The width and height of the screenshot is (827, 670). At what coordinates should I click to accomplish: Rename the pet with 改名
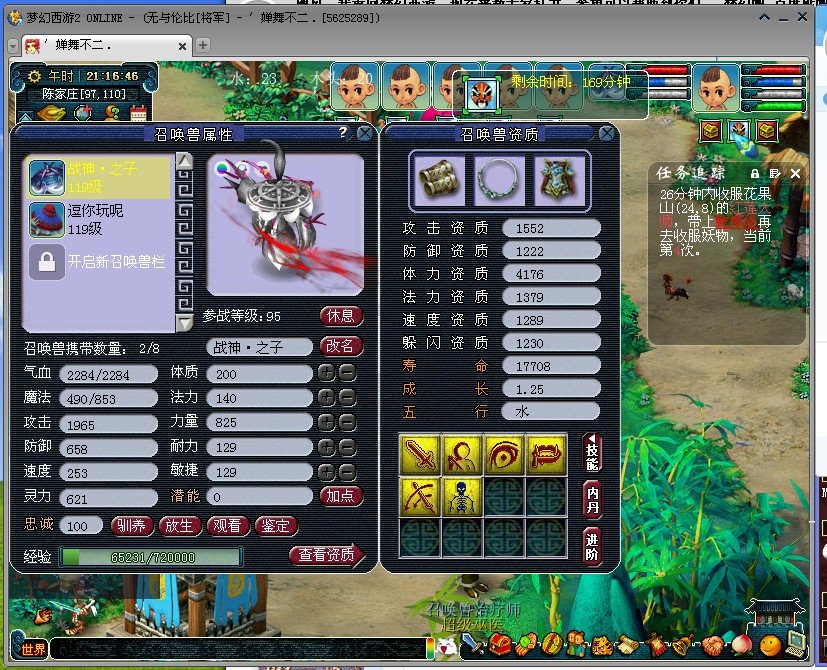341,346
